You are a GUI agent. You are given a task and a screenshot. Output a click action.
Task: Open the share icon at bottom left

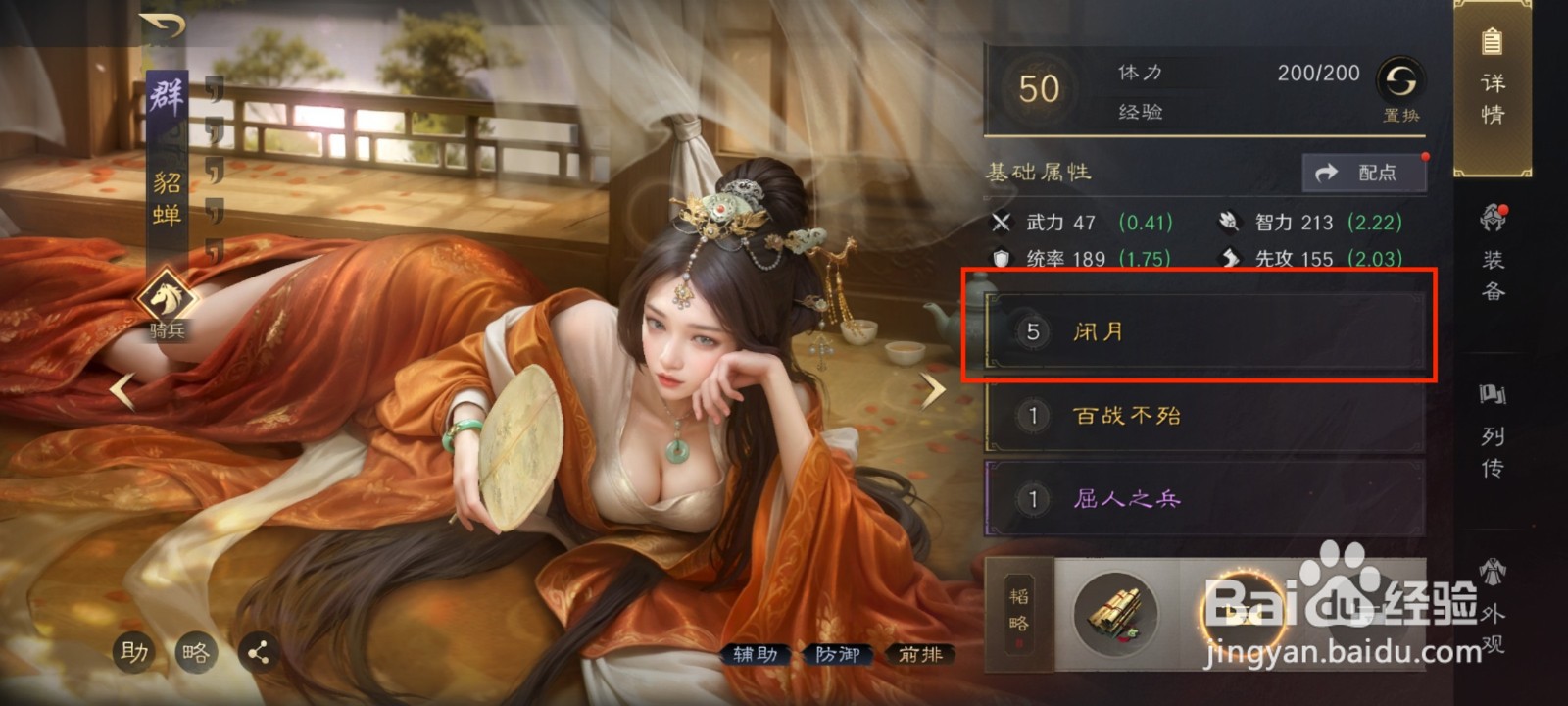pos(259,650)
